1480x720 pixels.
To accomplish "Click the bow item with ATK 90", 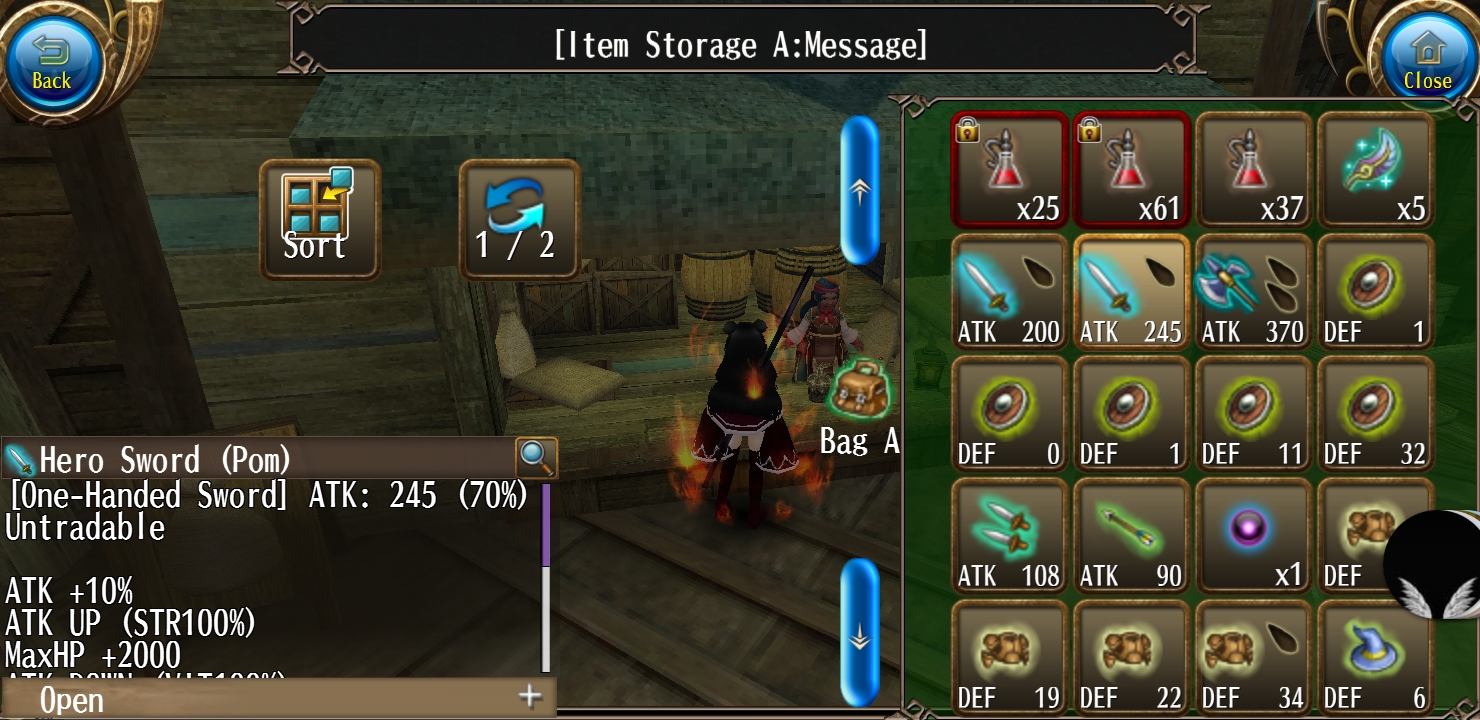I will tap(1131, 535).
